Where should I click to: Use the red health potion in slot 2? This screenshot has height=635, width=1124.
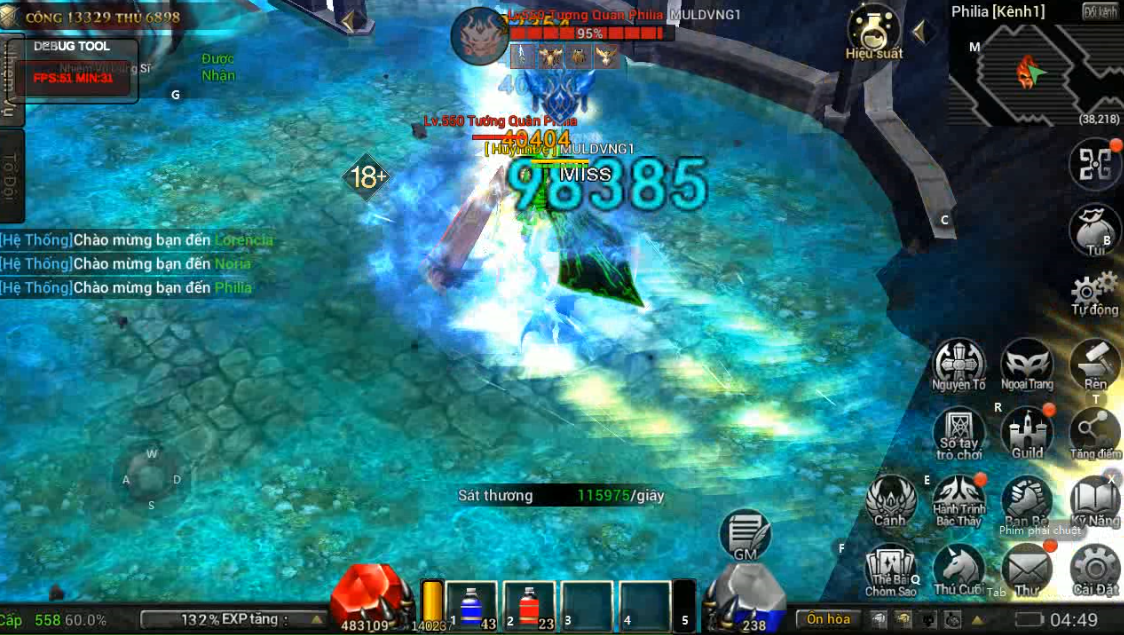(529, 606)
